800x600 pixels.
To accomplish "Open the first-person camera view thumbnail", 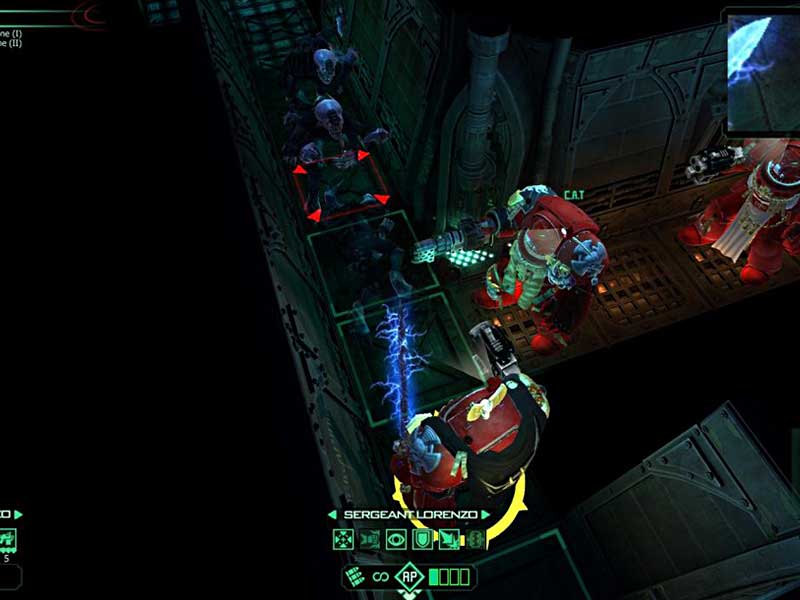I will click(x=762, y=70).
